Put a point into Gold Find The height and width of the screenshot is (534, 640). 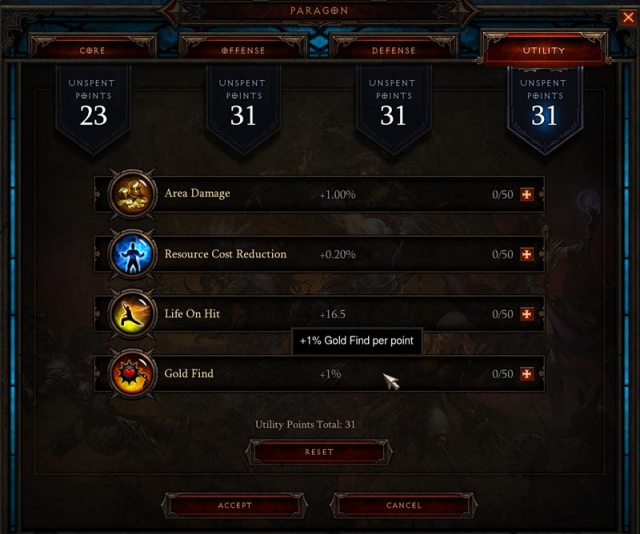coord(527,374)
